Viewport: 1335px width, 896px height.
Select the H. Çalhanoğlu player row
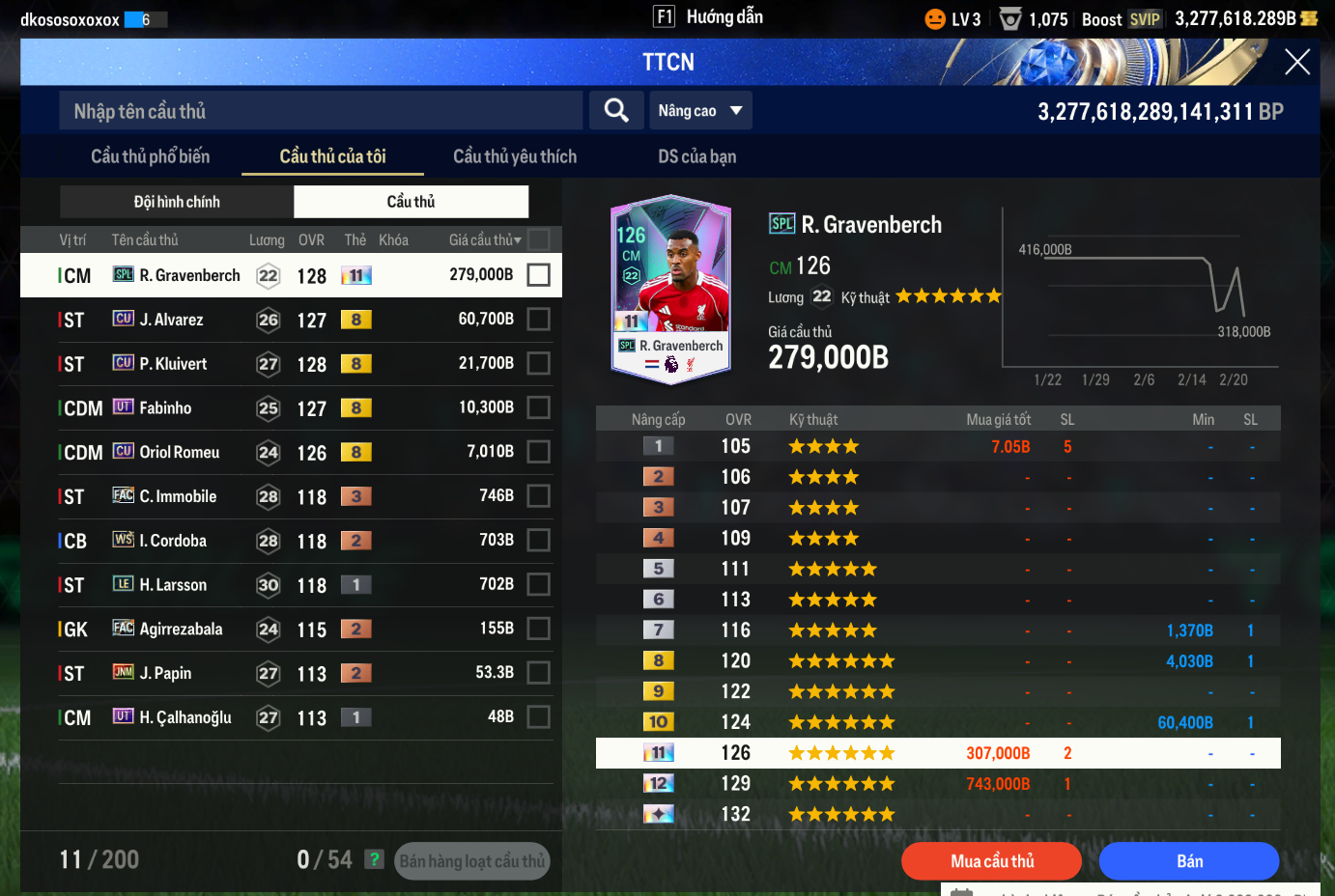[x=290, y=717]
